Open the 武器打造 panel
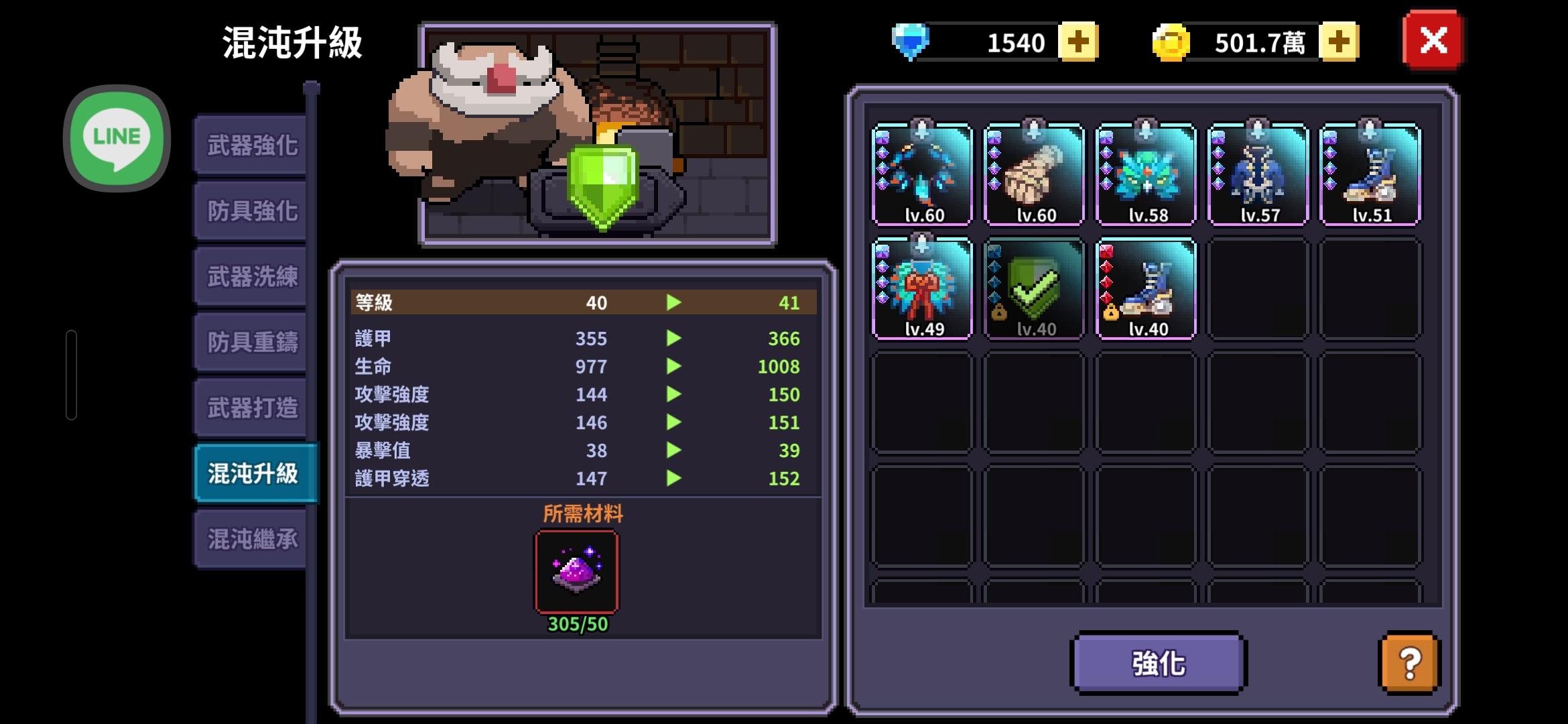 tap(251, 406)
